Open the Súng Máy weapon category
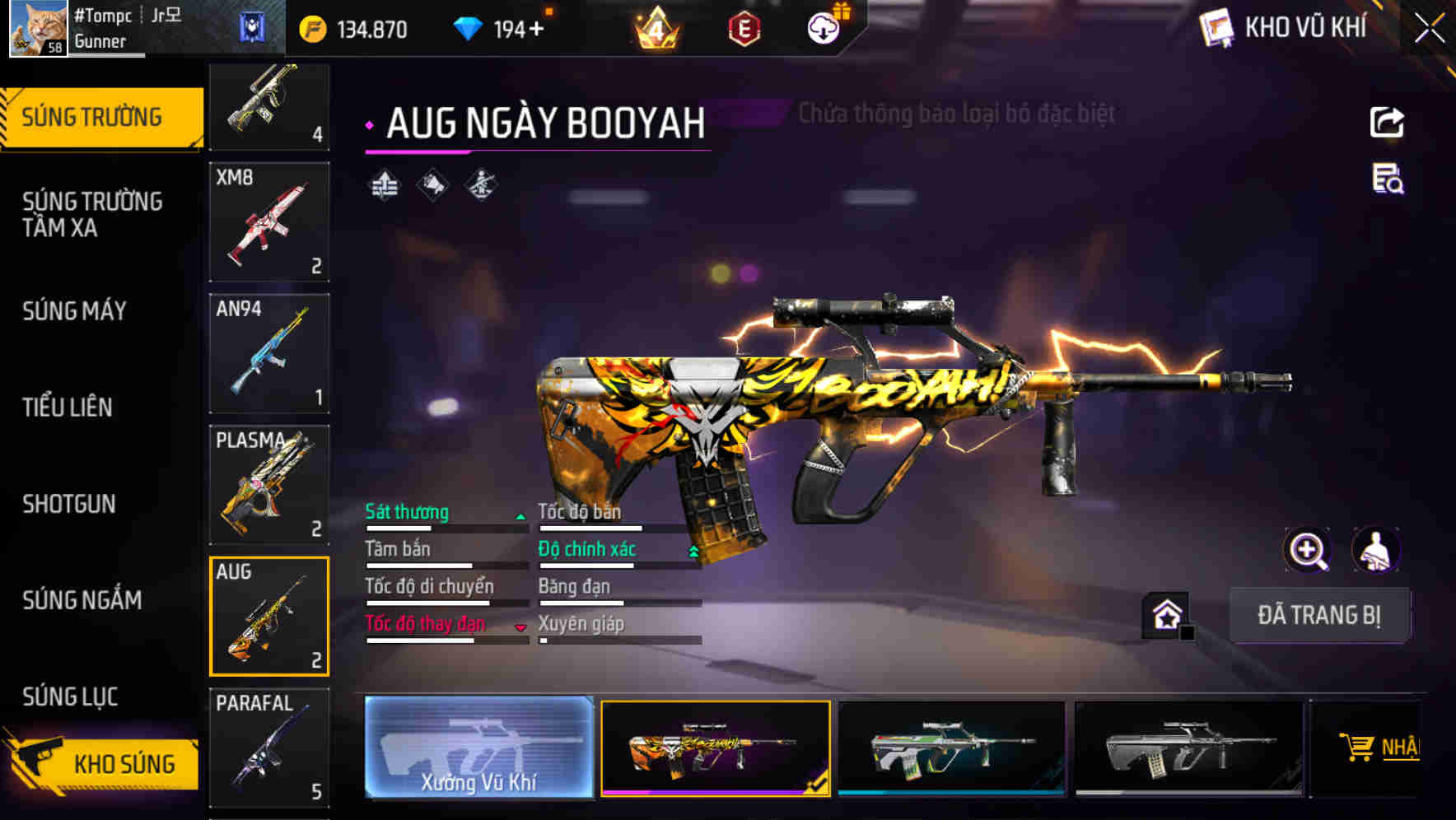 pos(75,310)
